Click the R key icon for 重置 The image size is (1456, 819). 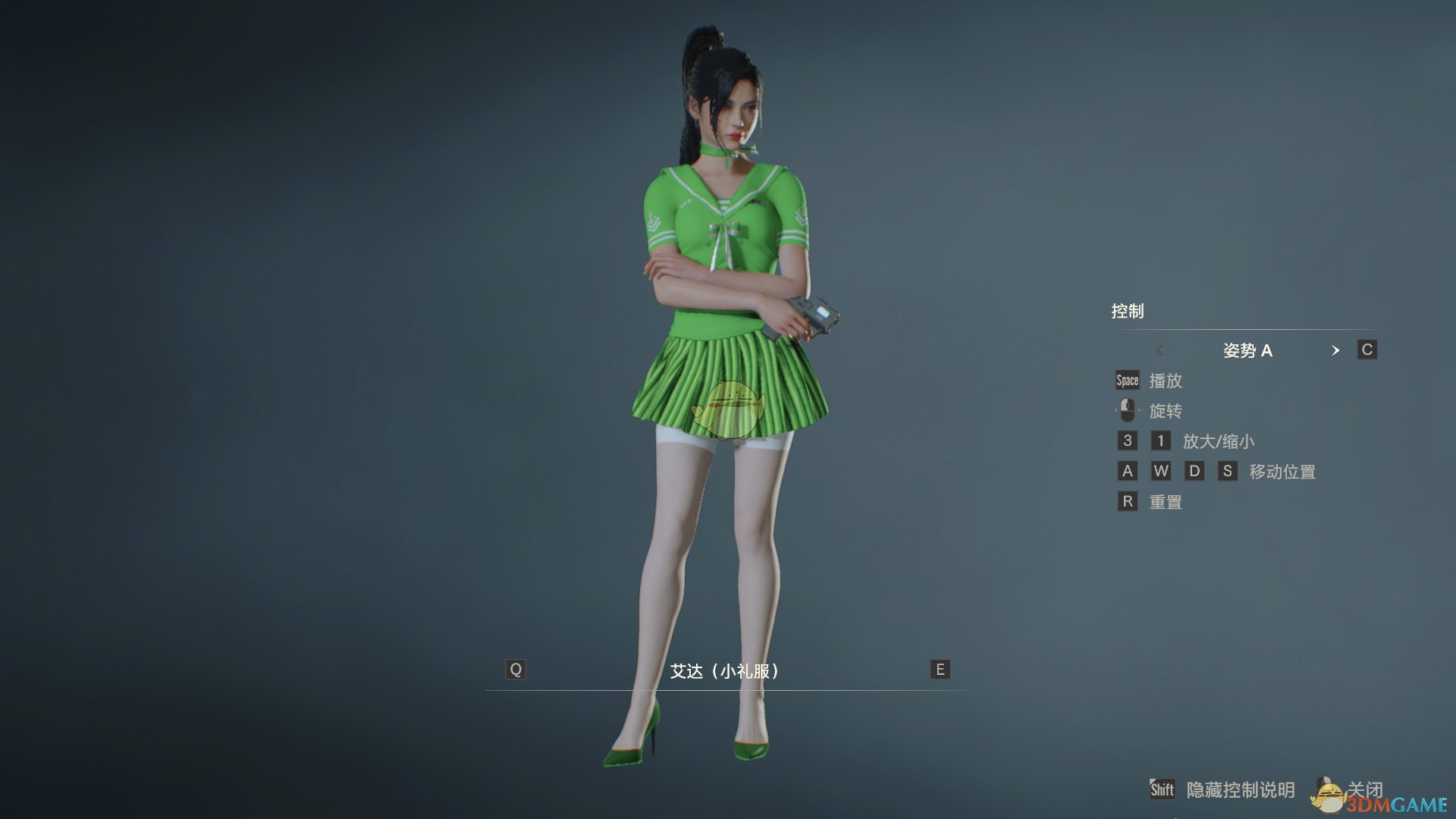pyautogui.click(x=1128, y=501)
